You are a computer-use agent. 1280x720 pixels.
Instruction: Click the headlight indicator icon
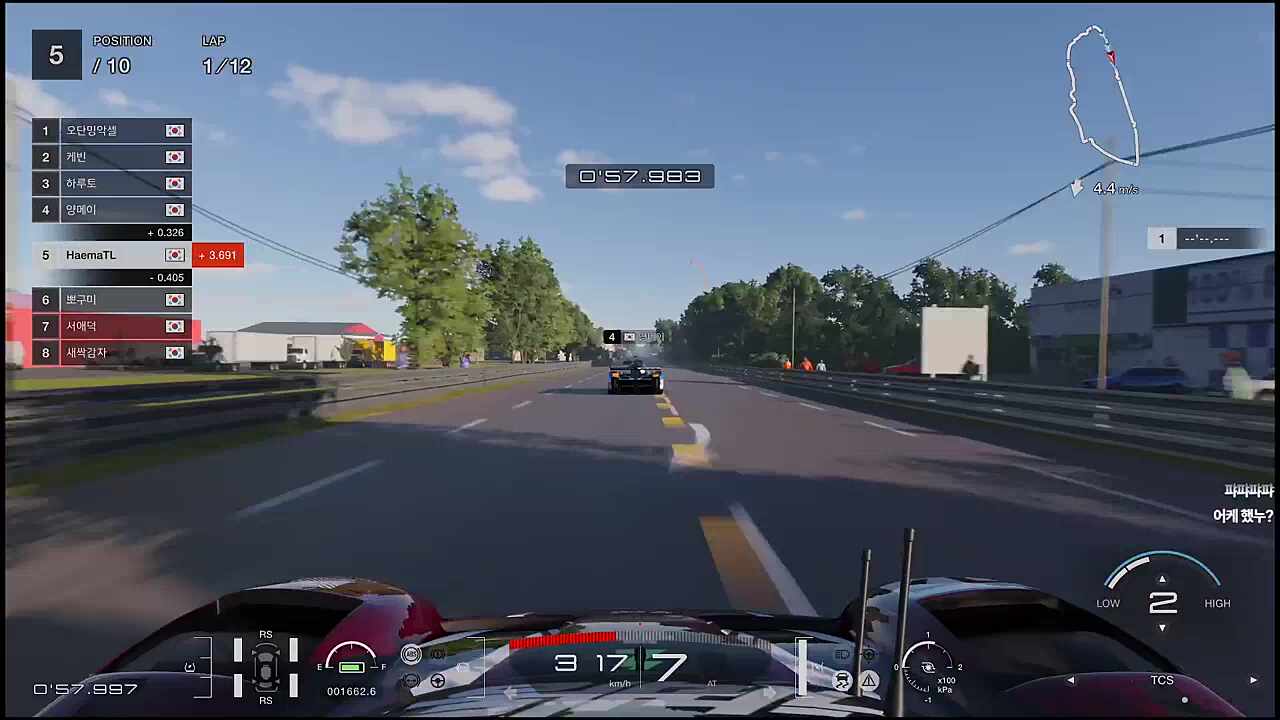(x=843, y=655)
